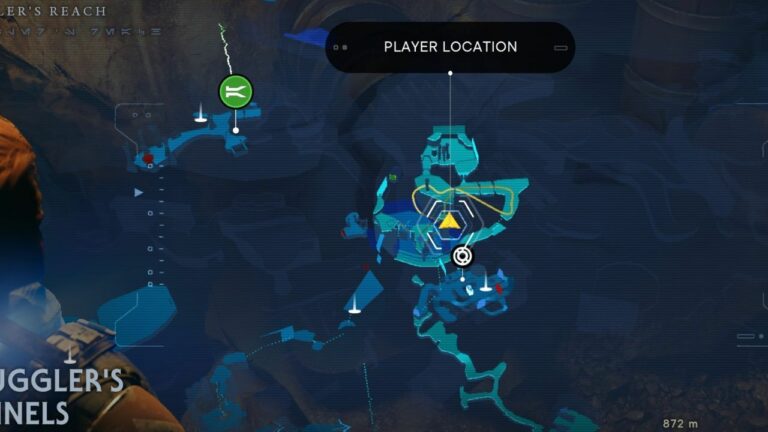Click the map floor level indicator arrow

pyautogui.click(x=139, y=192)
